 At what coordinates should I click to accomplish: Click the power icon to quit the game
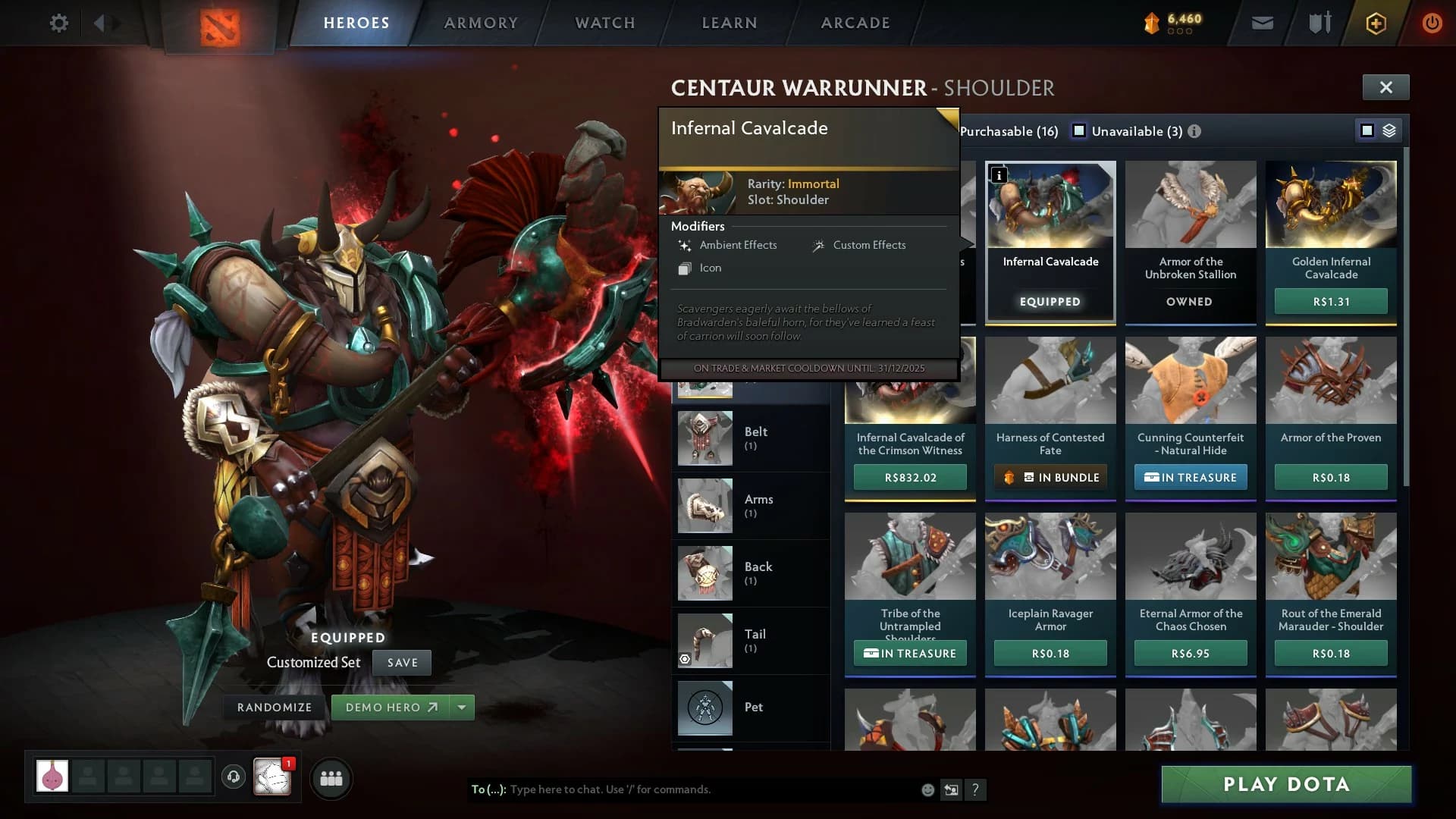coord(1432,23)
